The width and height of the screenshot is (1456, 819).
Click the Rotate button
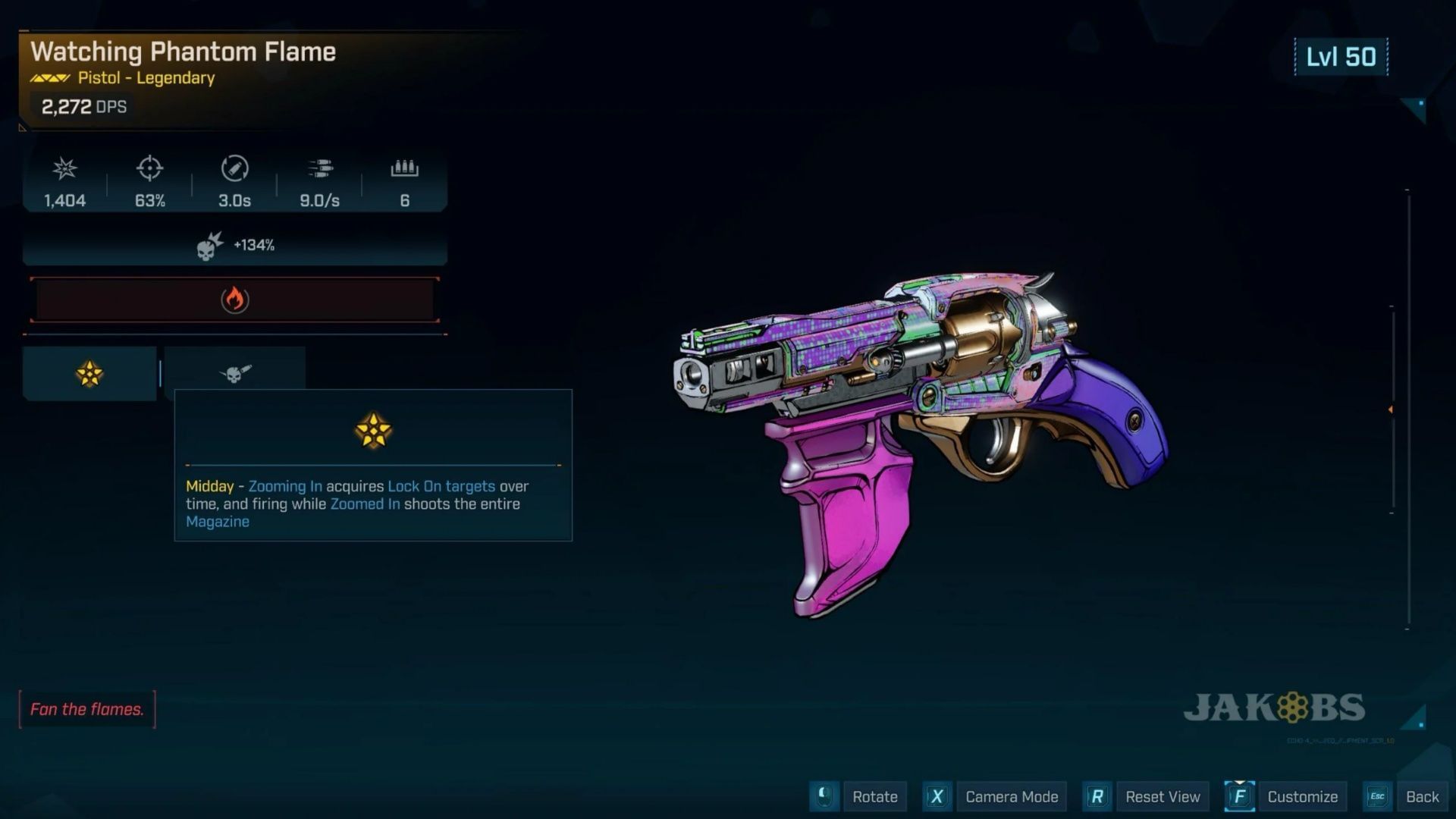tap(874, 796)
